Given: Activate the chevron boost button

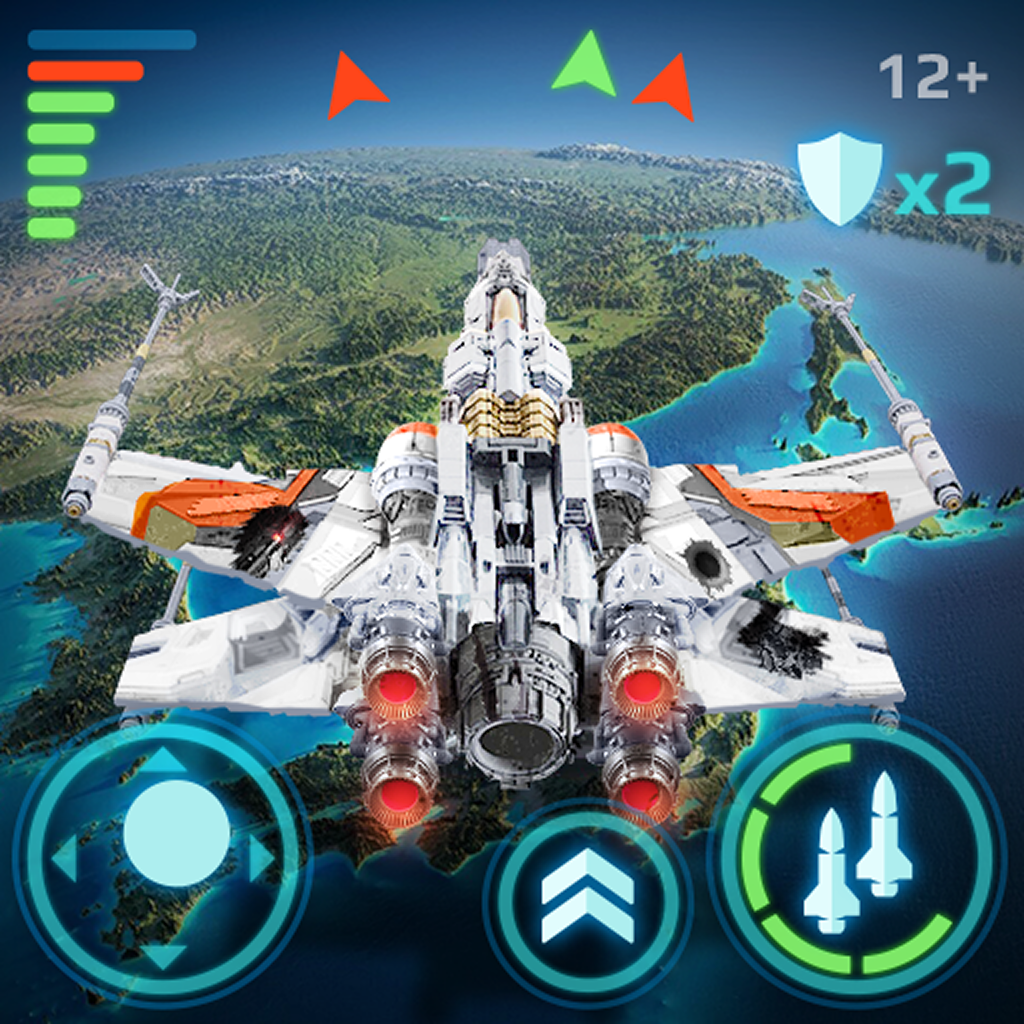Looking at the screenshot, I should (588, 897).
